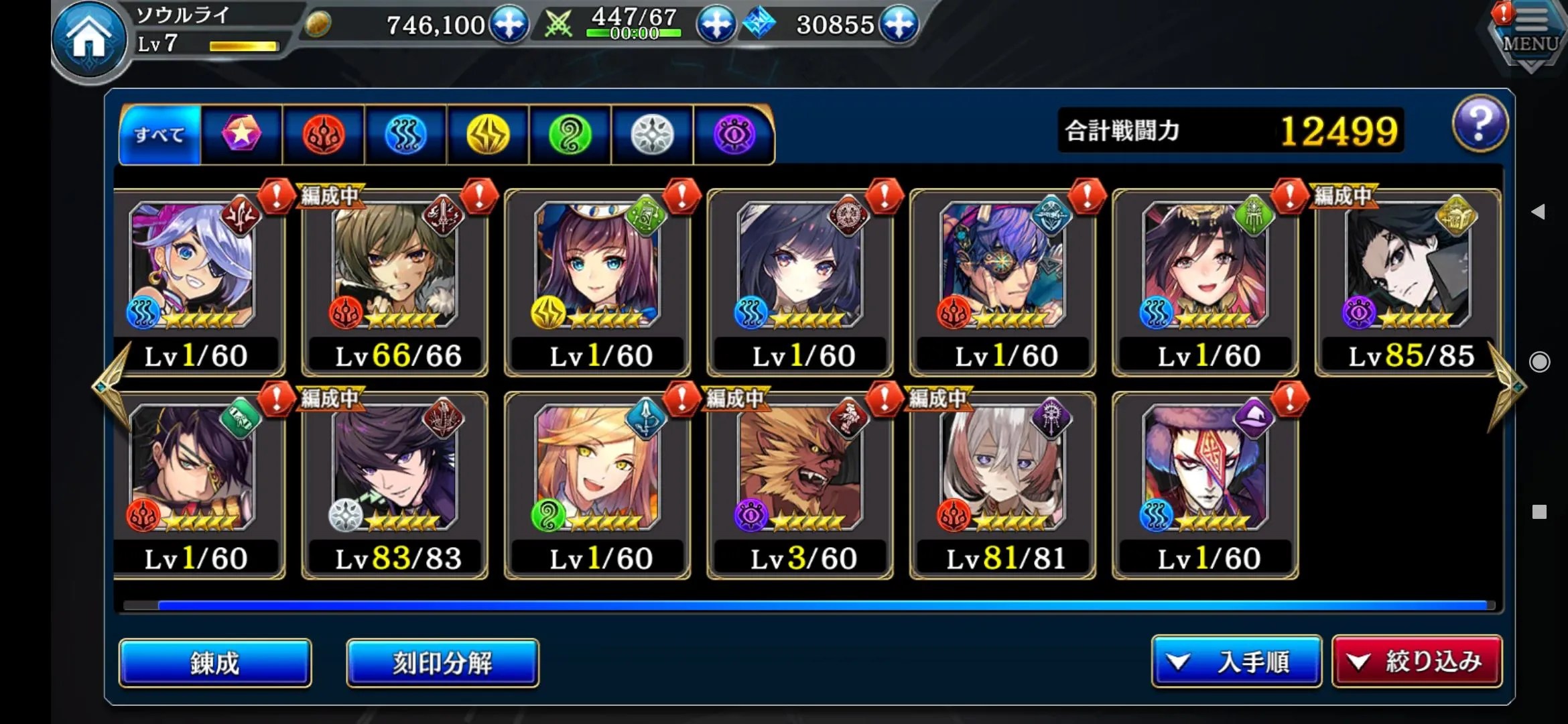The height and width of the screenshot is (724, 1568).
Task: Add gold with the plus button beside 746,100
Action: coord(509,25)
